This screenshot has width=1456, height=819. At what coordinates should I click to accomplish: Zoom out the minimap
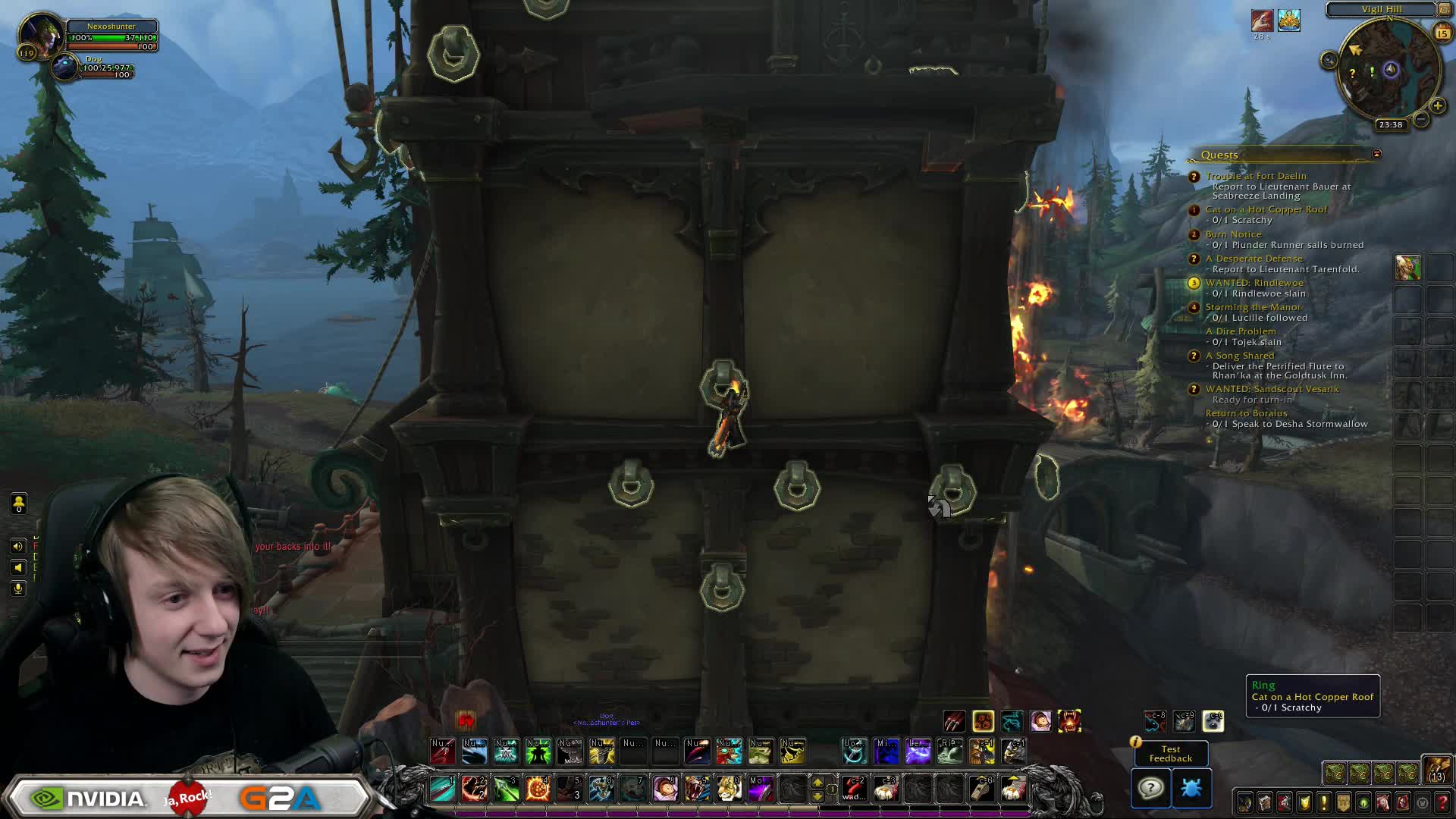[x=1421, y=120]
